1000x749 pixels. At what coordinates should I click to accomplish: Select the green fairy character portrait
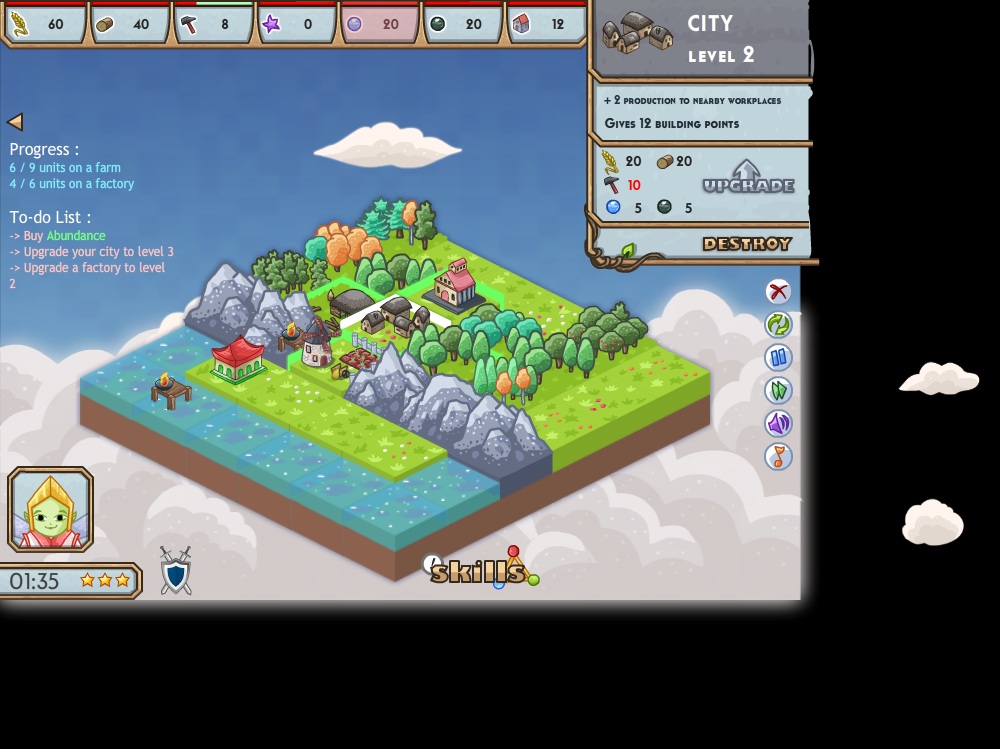[50, 509]
